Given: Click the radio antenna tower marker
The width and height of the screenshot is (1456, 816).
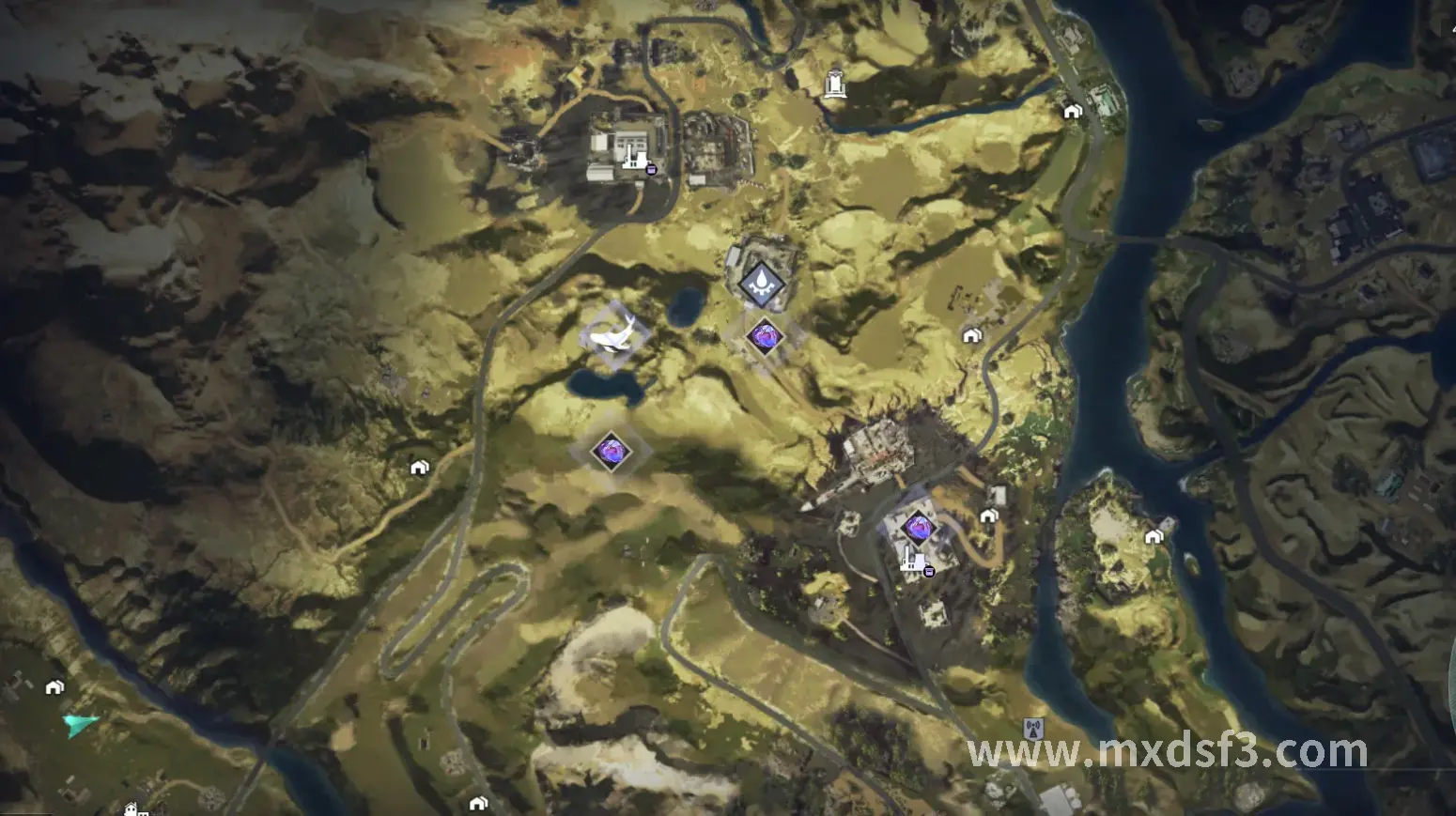Looking at the screenshot, I should click(x=1033, y=728).
